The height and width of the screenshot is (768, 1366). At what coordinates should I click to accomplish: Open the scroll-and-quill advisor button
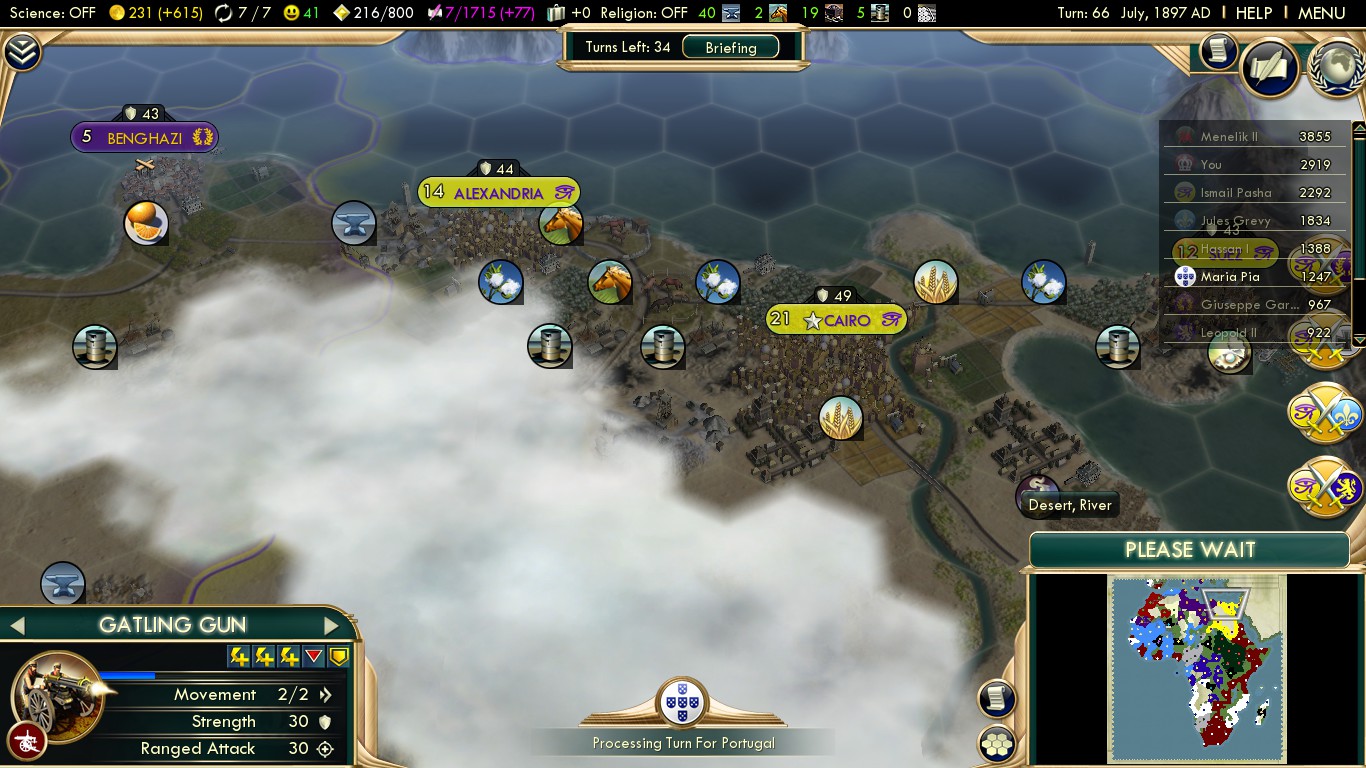1270,68
